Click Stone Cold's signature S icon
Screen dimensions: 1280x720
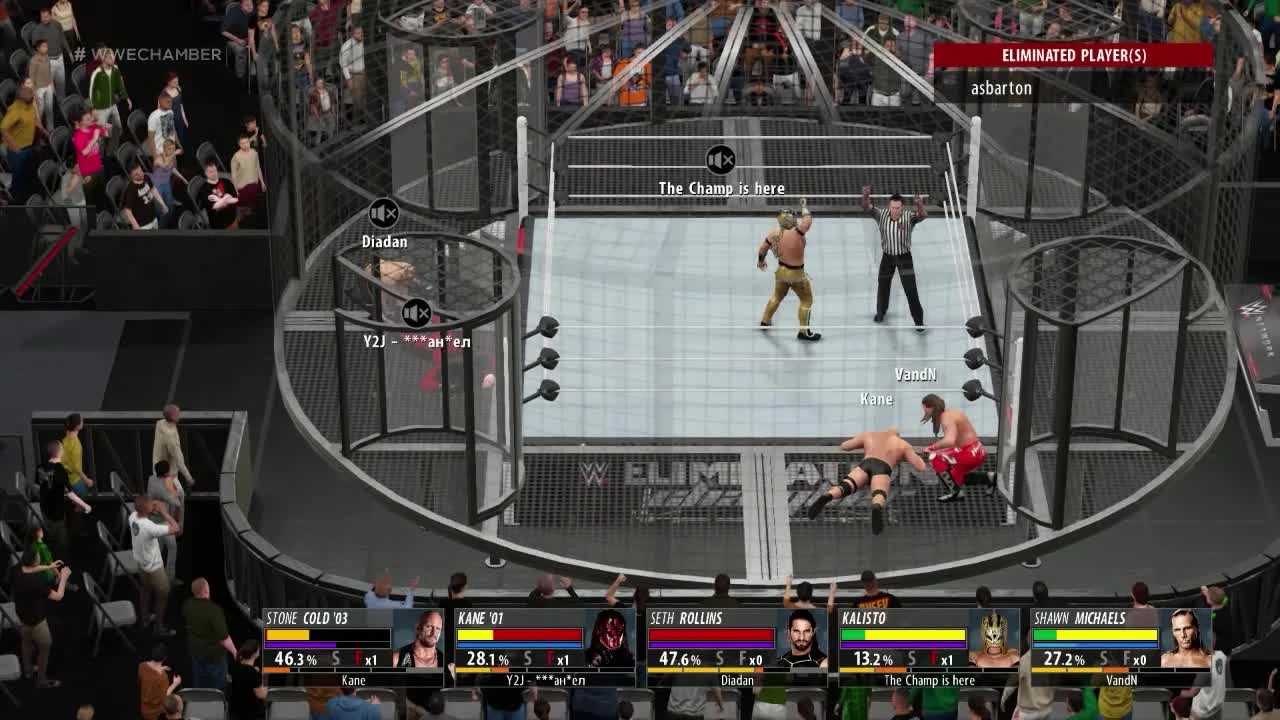[332, 659]
